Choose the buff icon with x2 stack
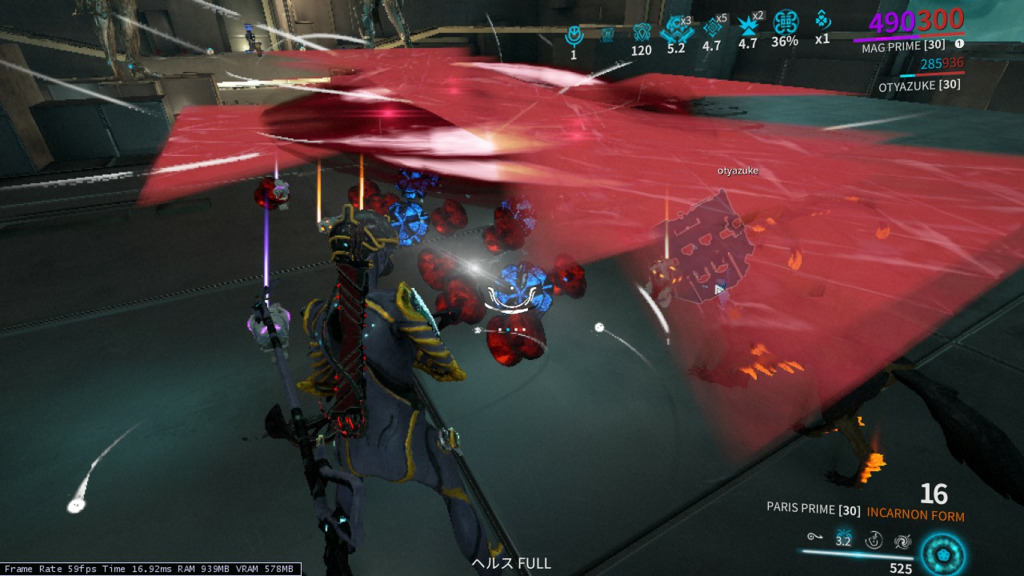This screenshot has height=576, width=1024. [748, 25]
